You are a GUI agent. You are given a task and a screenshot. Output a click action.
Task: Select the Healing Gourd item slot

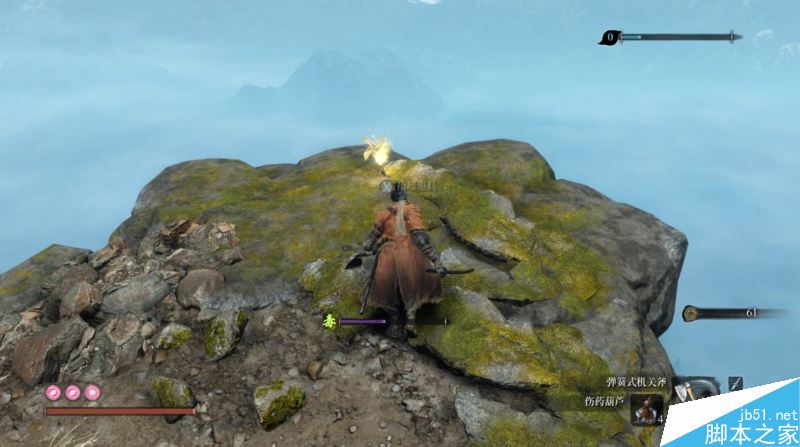click(x=646, y=410)
